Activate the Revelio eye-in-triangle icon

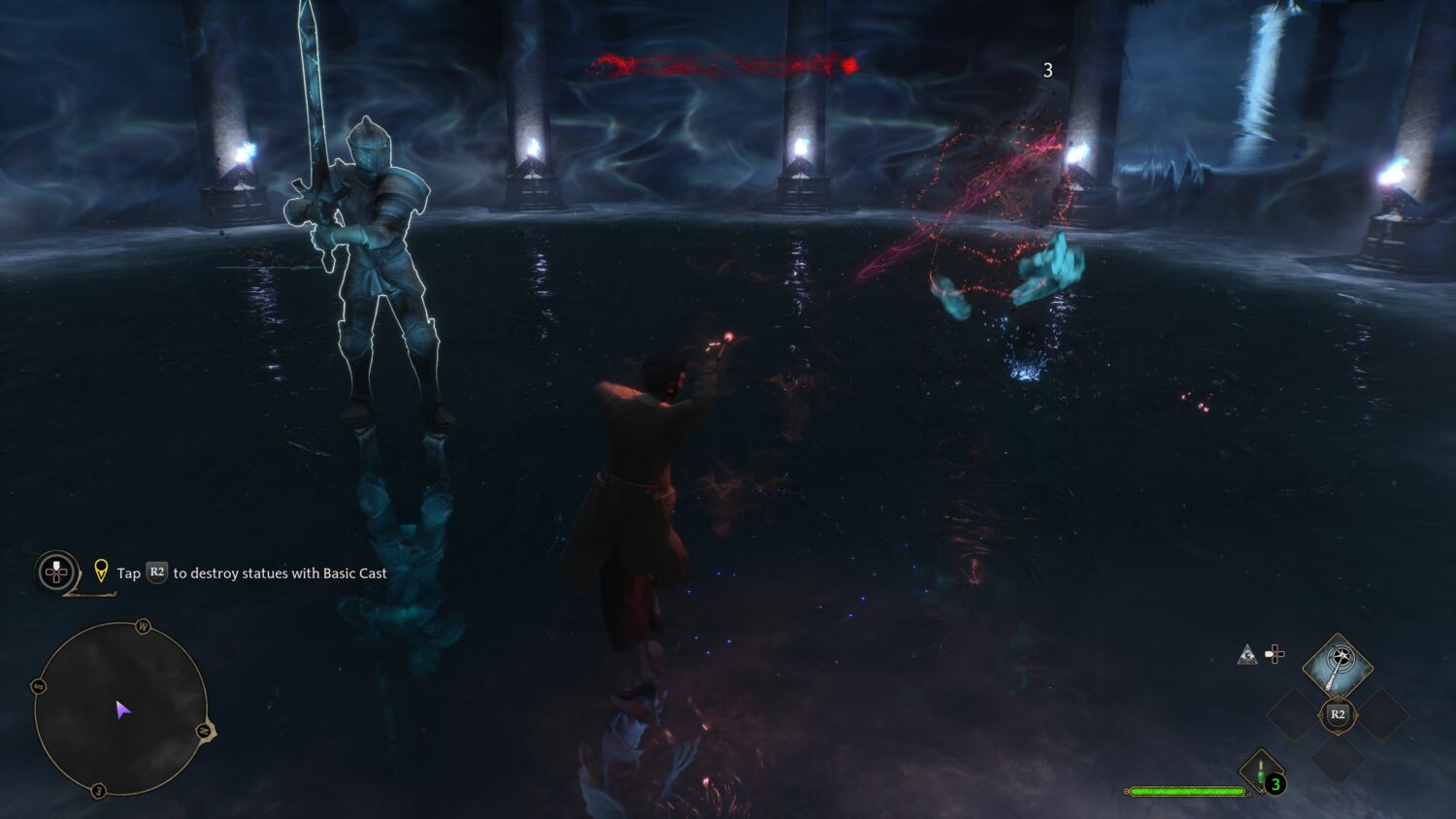point(1247,655)
